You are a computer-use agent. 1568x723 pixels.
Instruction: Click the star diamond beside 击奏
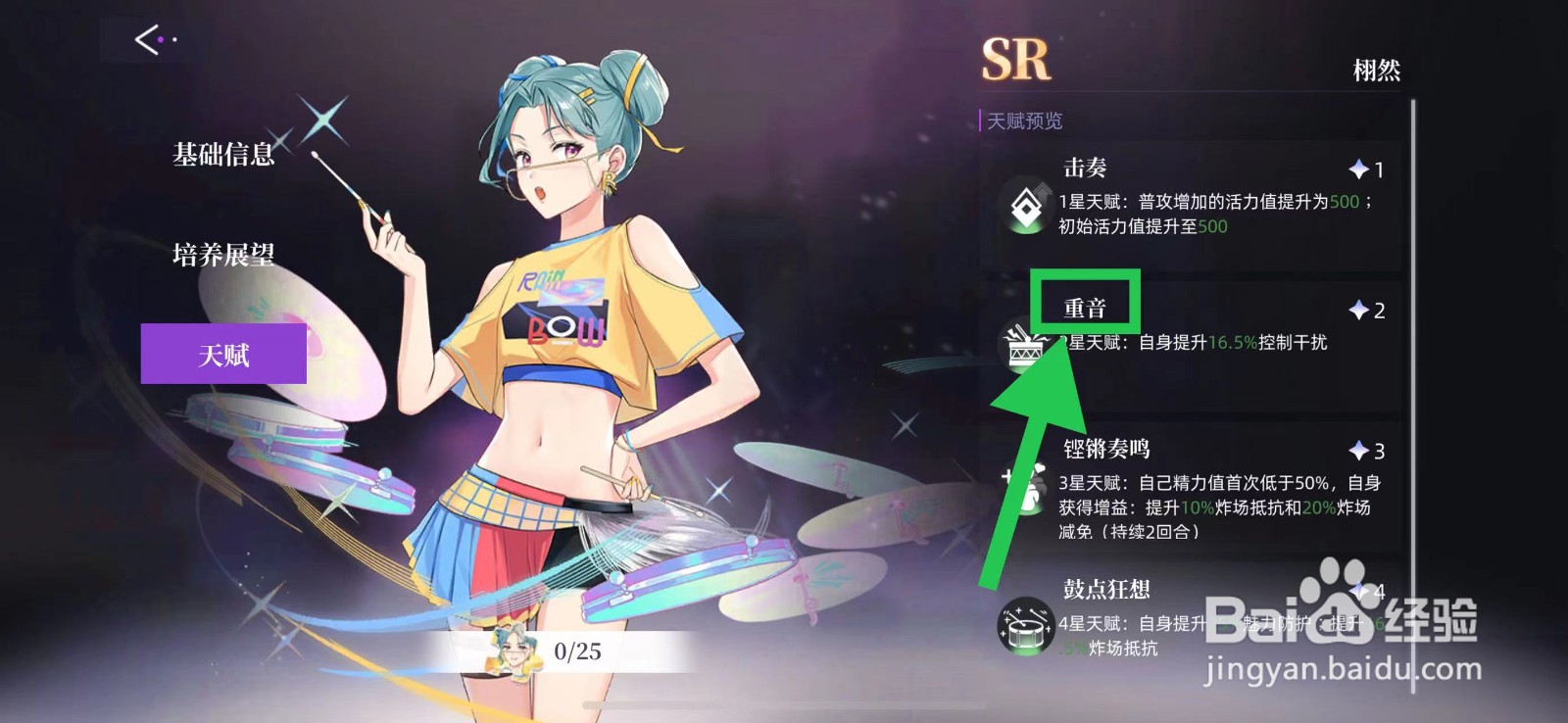[x=1358, y=169]
